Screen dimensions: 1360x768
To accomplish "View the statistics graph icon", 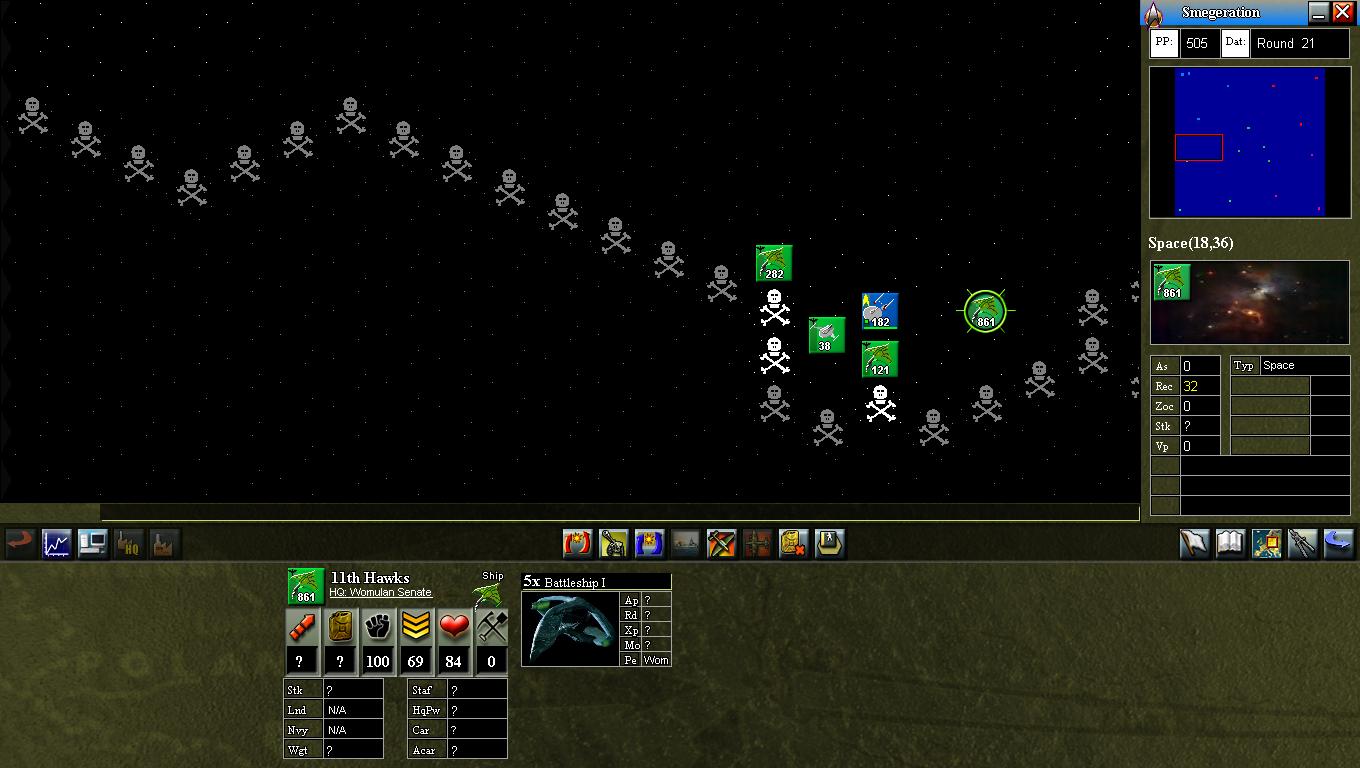I will [x=56, y=544].
